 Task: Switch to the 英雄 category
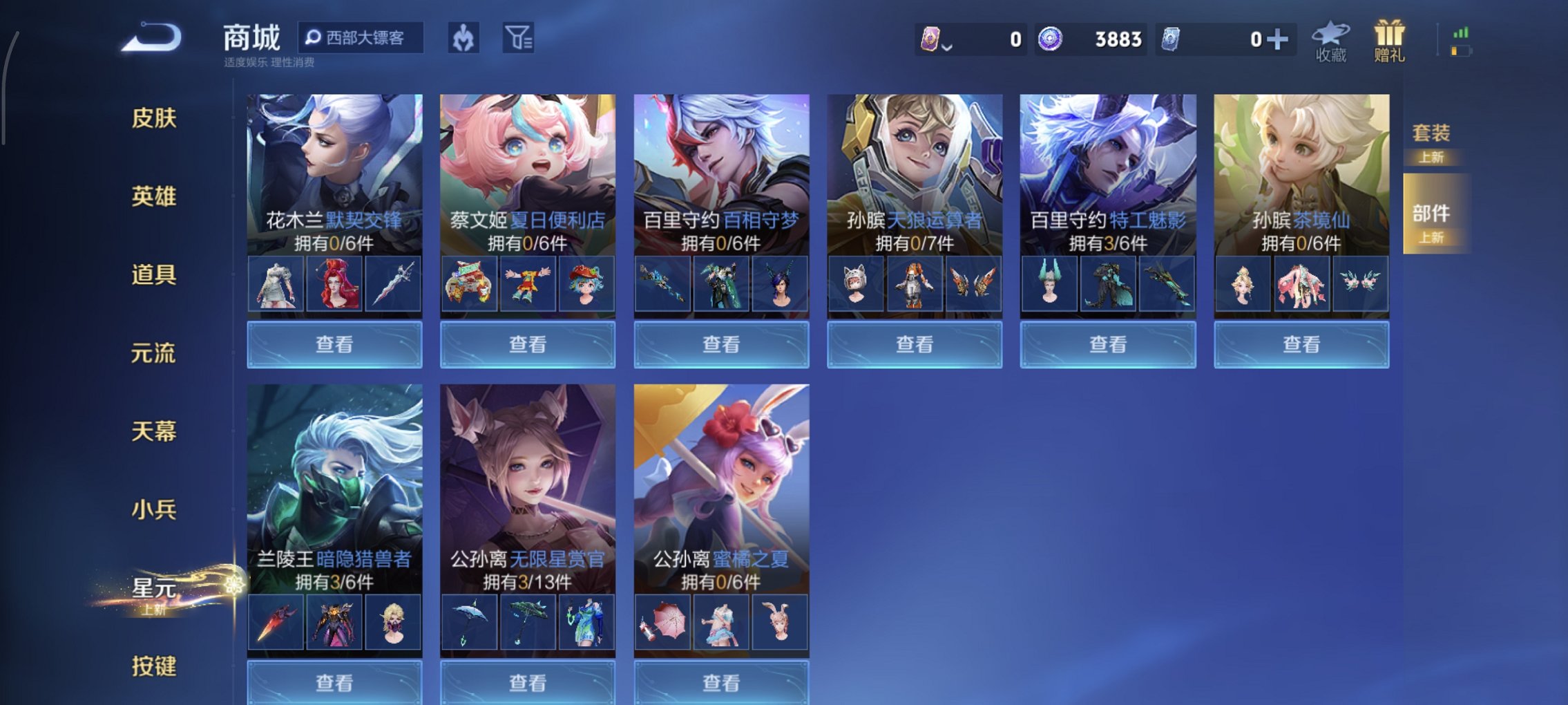[x=153, y=196]
